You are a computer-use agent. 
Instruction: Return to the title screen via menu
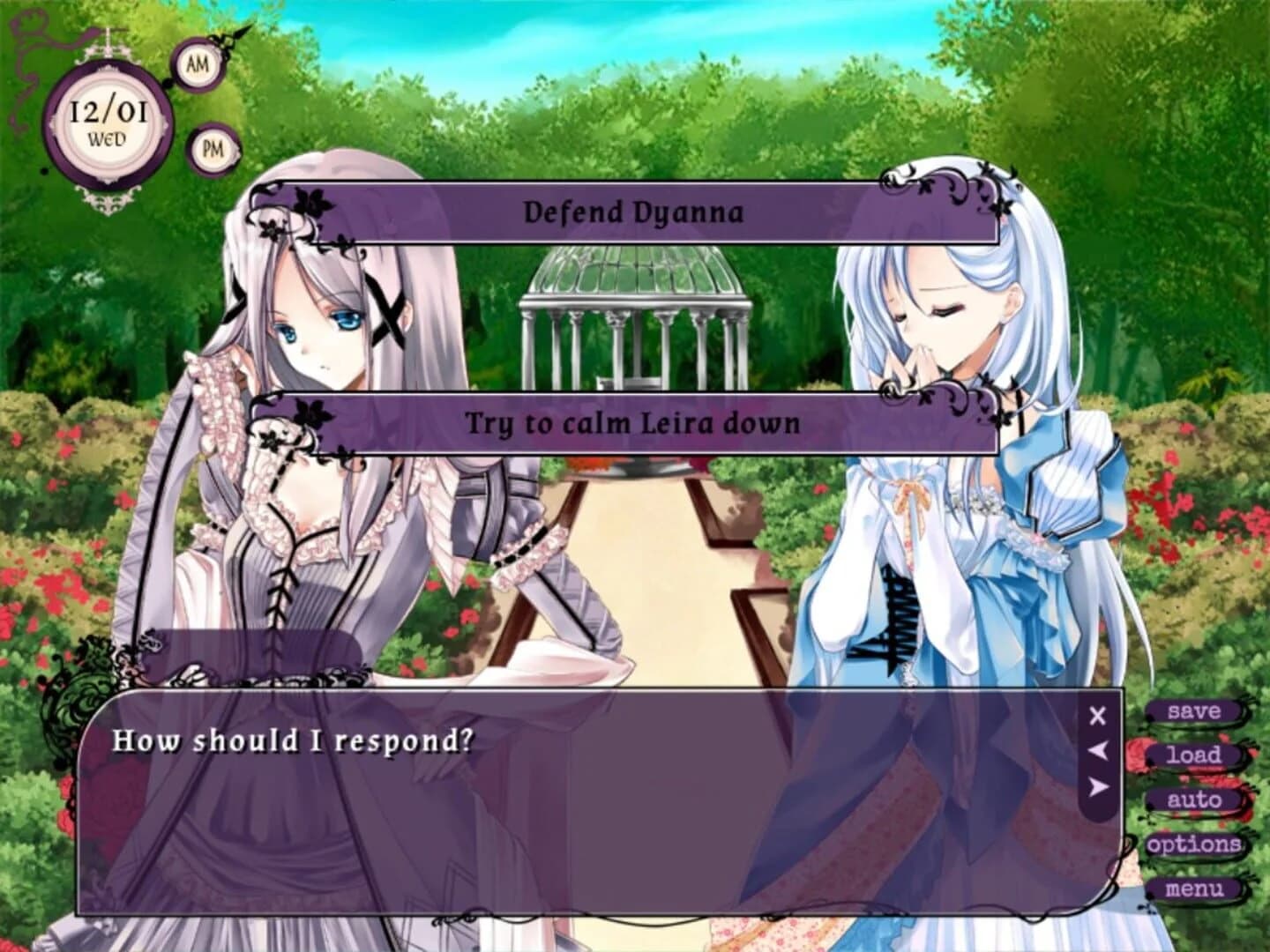[1195, 889]
